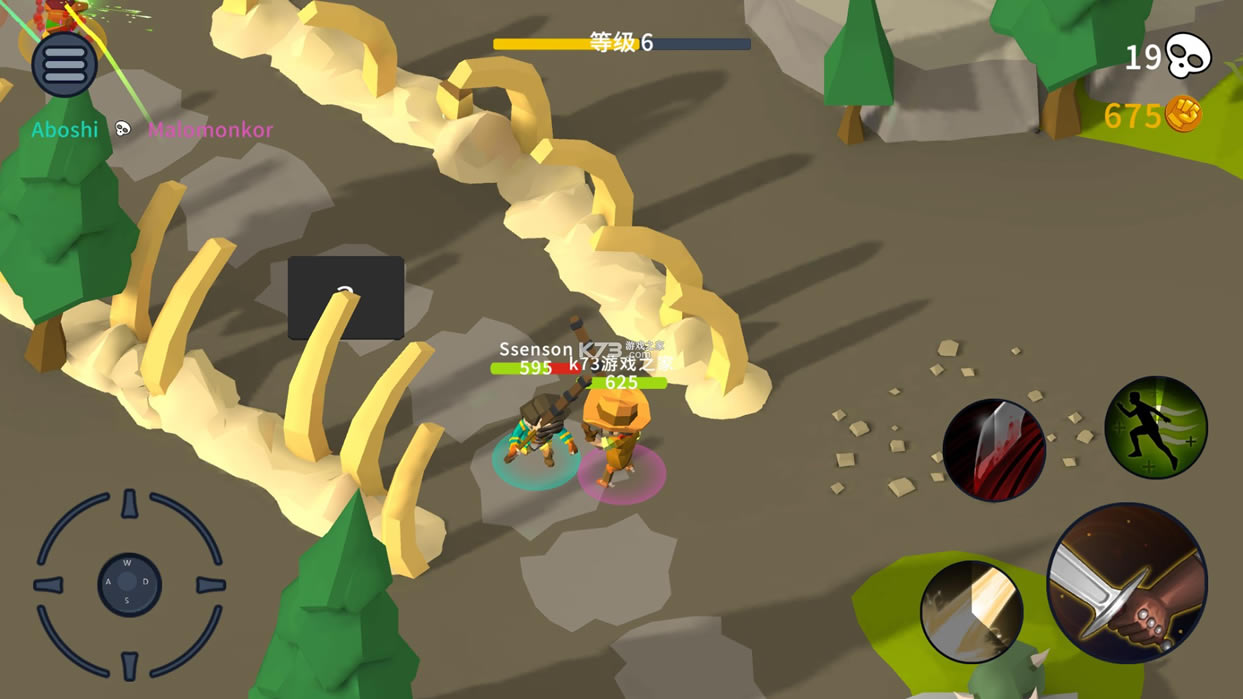Click the joystick's down arrow
Image resolution: width=1243 pixels, height=699 pixels.
(x=129, y=665)
